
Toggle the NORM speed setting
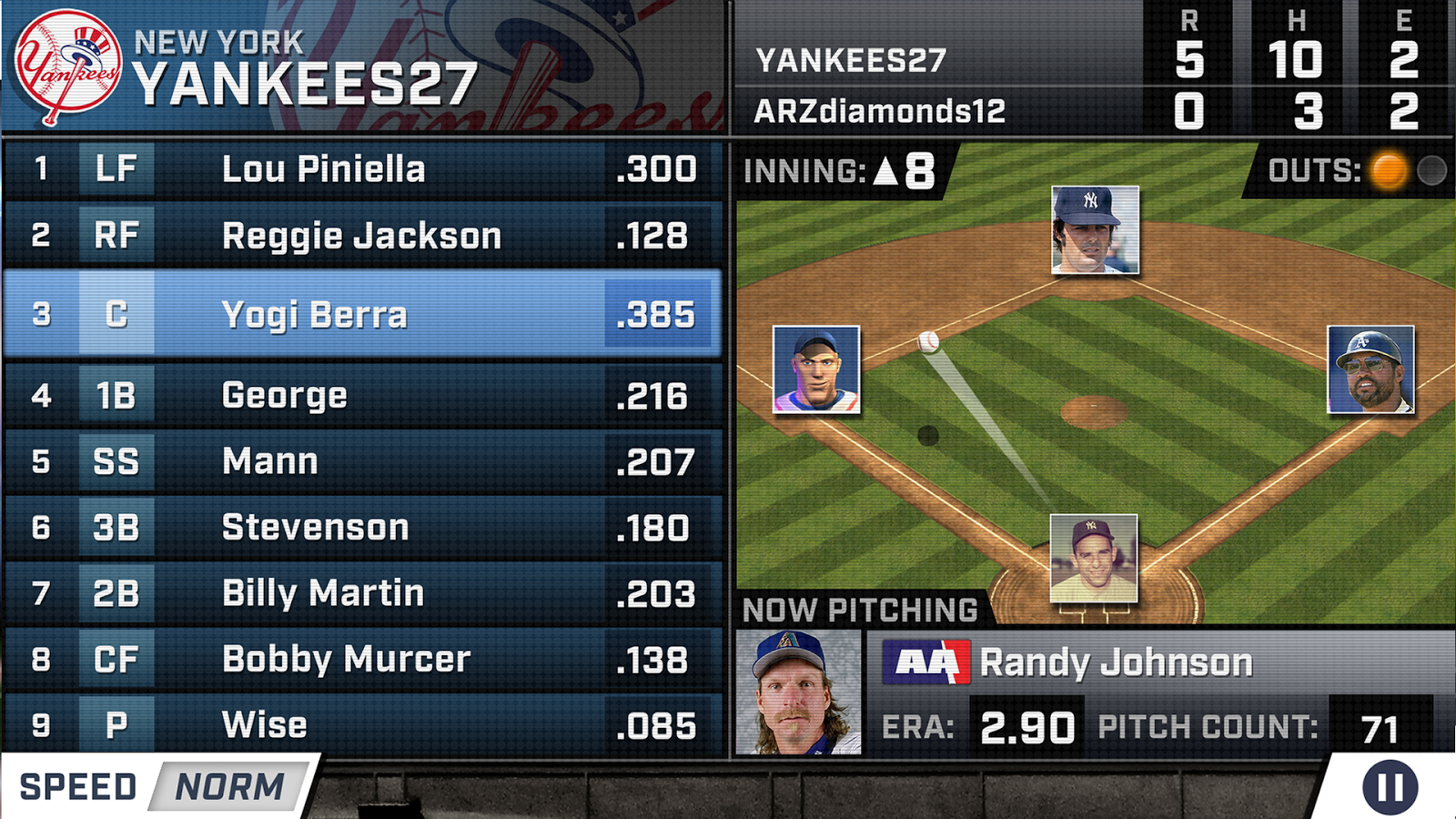coord(229,787)
